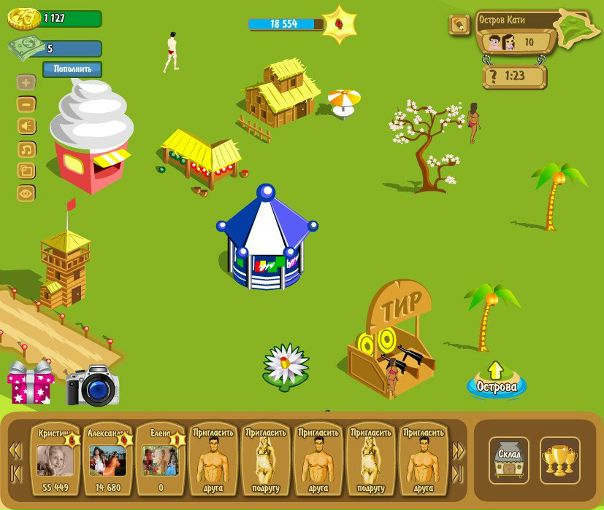The width and height of the screenshot is (604, 510).
Task: Zoom in with the plus button
Action: 26,83
